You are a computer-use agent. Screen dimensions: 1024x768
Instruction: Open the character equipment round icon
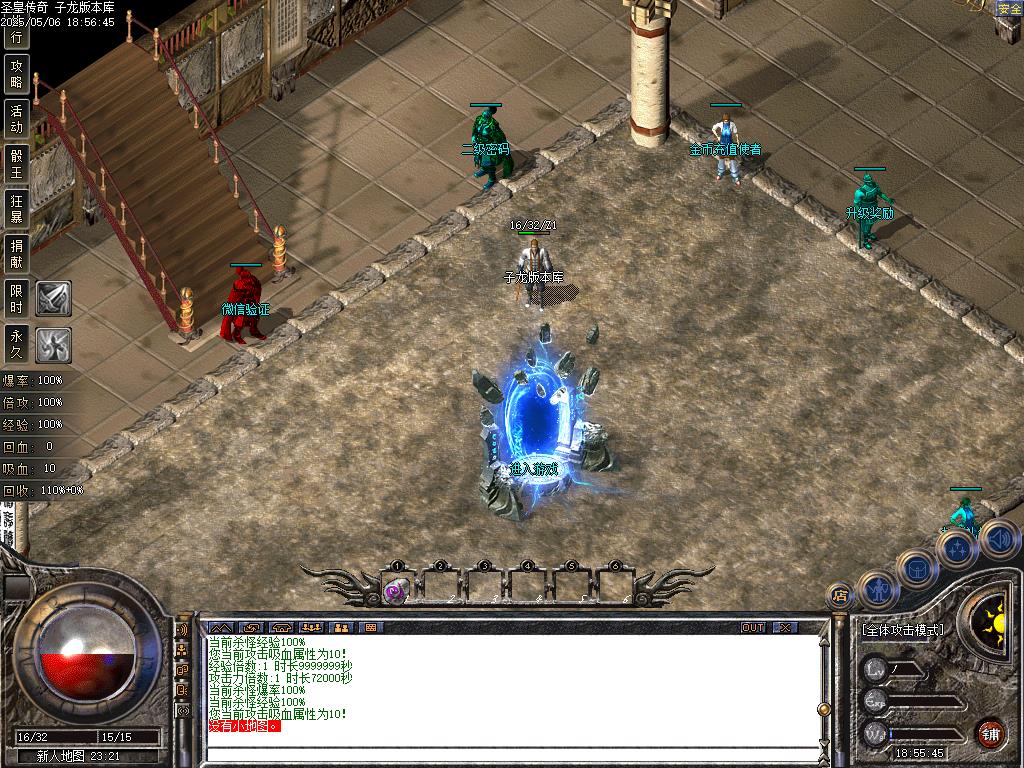(x=879, y=590)
